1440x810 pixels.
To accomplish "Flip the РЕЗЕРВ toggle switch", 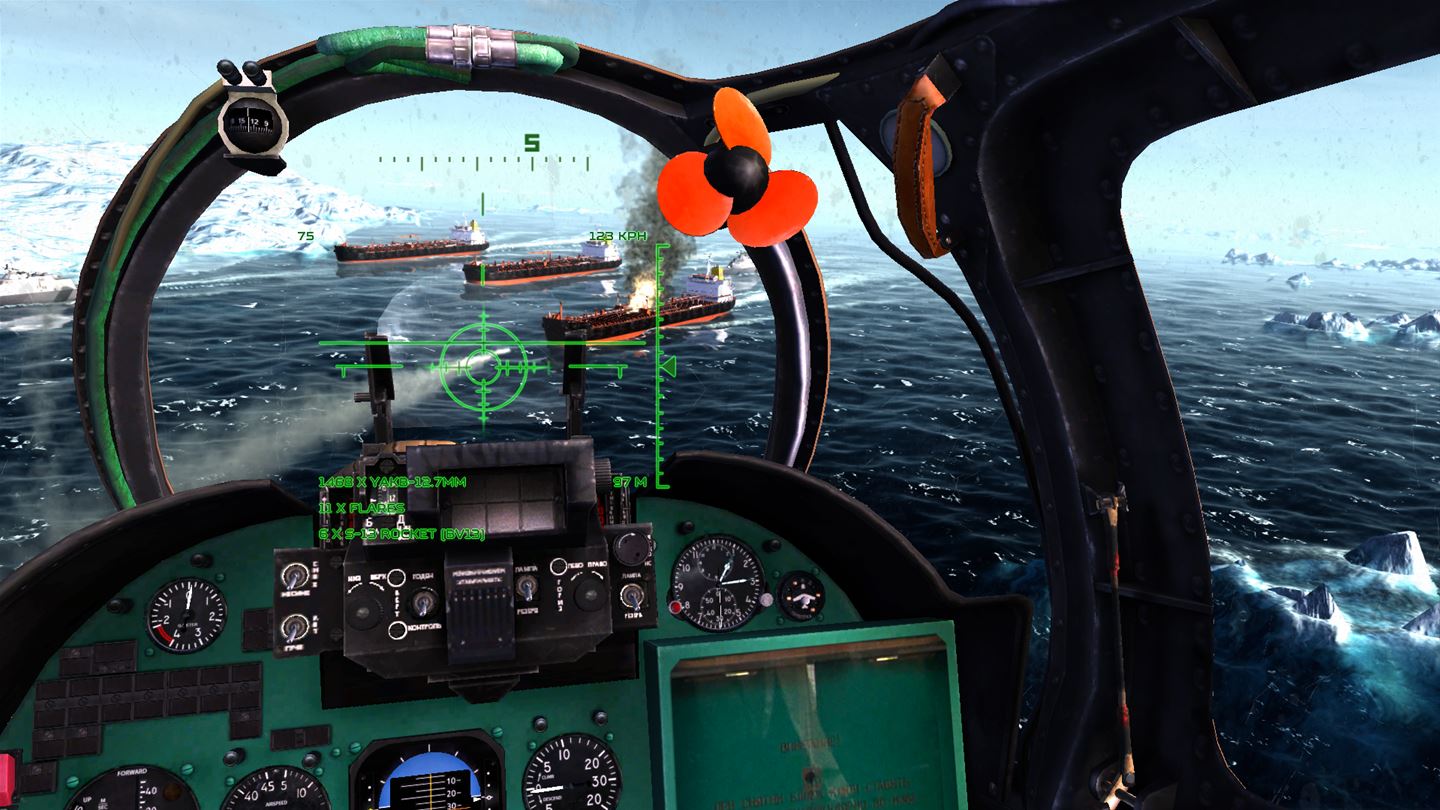I will pyautogui.click(x=632, y=598).
